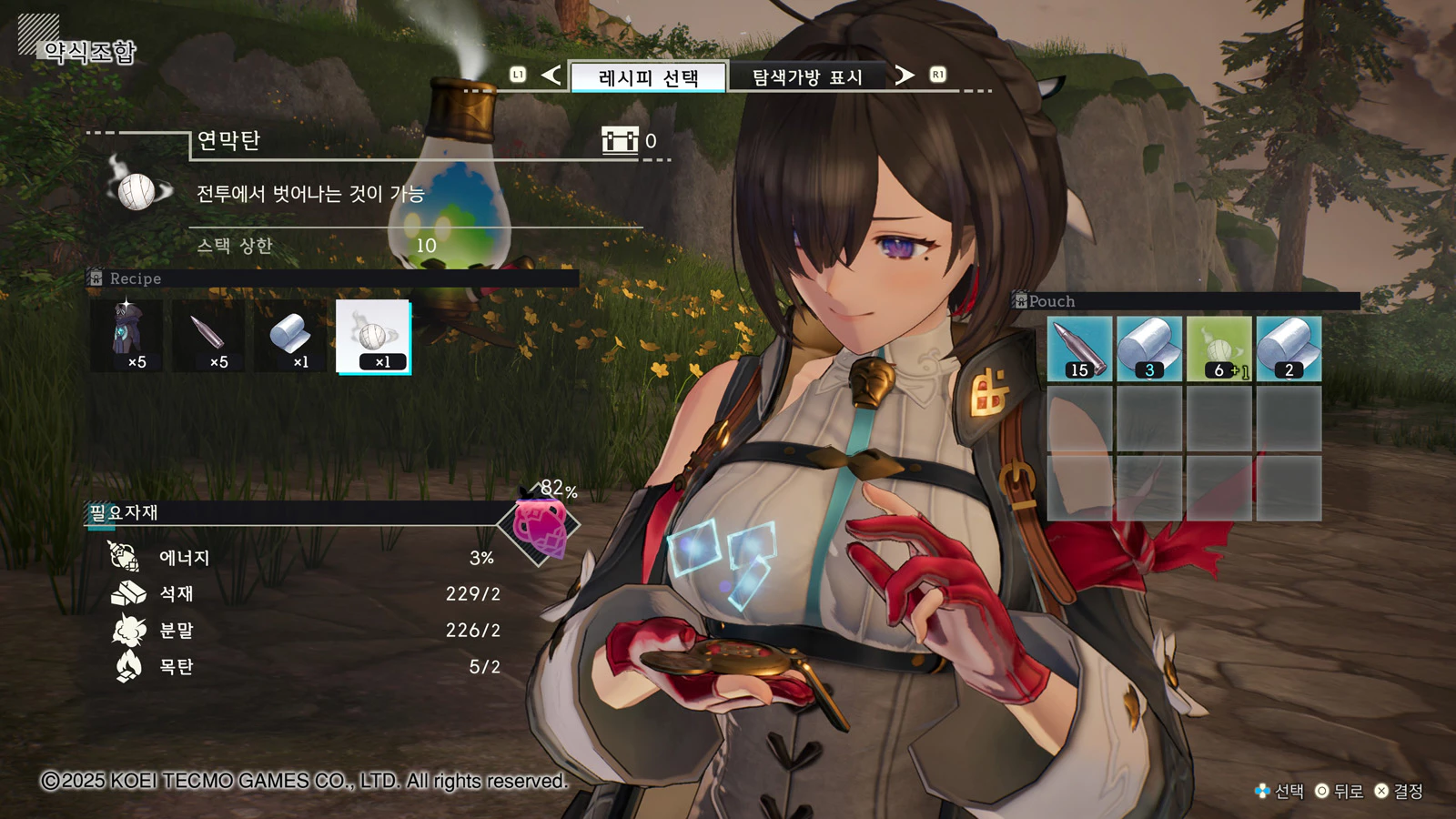
Task: Click the left arrow beside recipe tabs
Action: (x=551, y=75)
